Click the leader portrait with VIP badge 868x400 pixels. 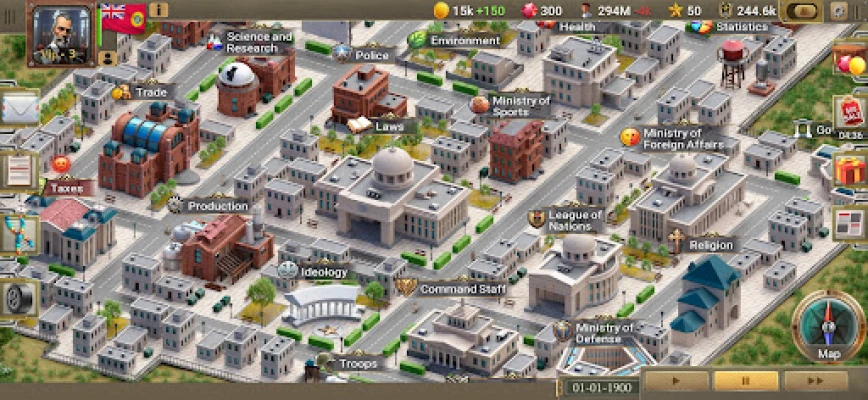coord(62,31)
